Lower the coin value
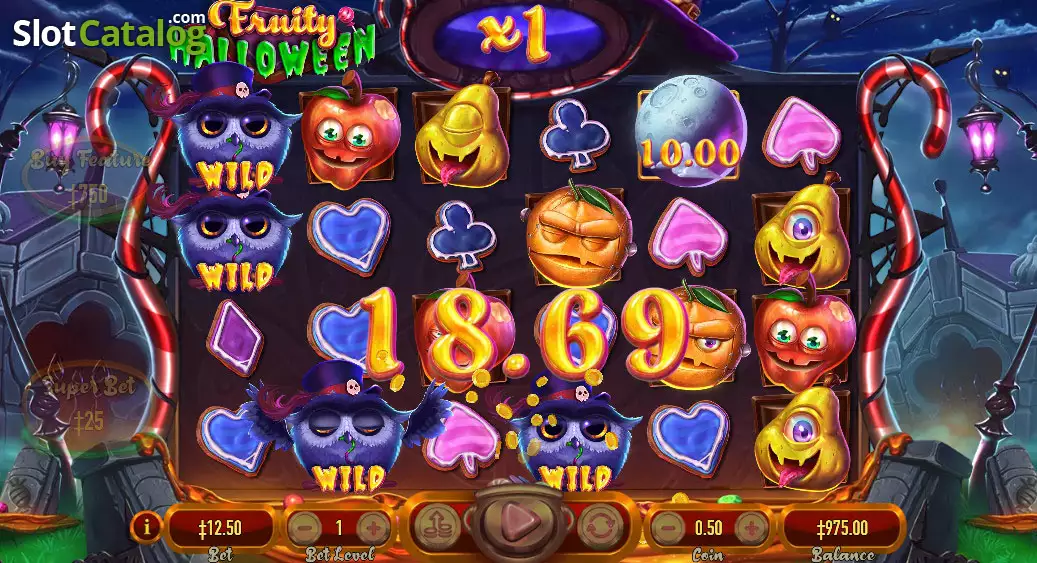 [667, 526]
